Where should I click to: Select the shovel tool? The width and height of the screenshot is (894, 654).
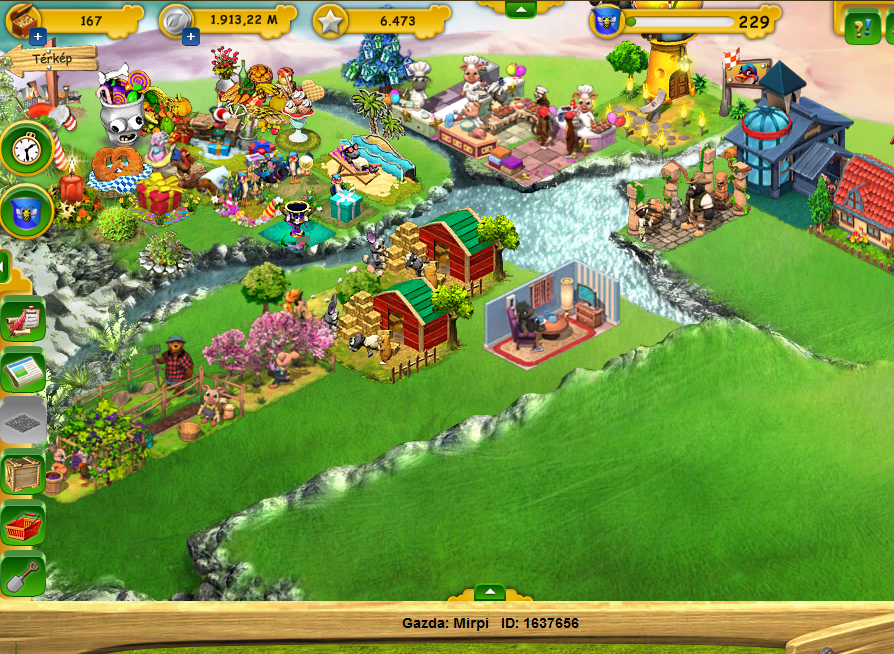pos(23,575)
